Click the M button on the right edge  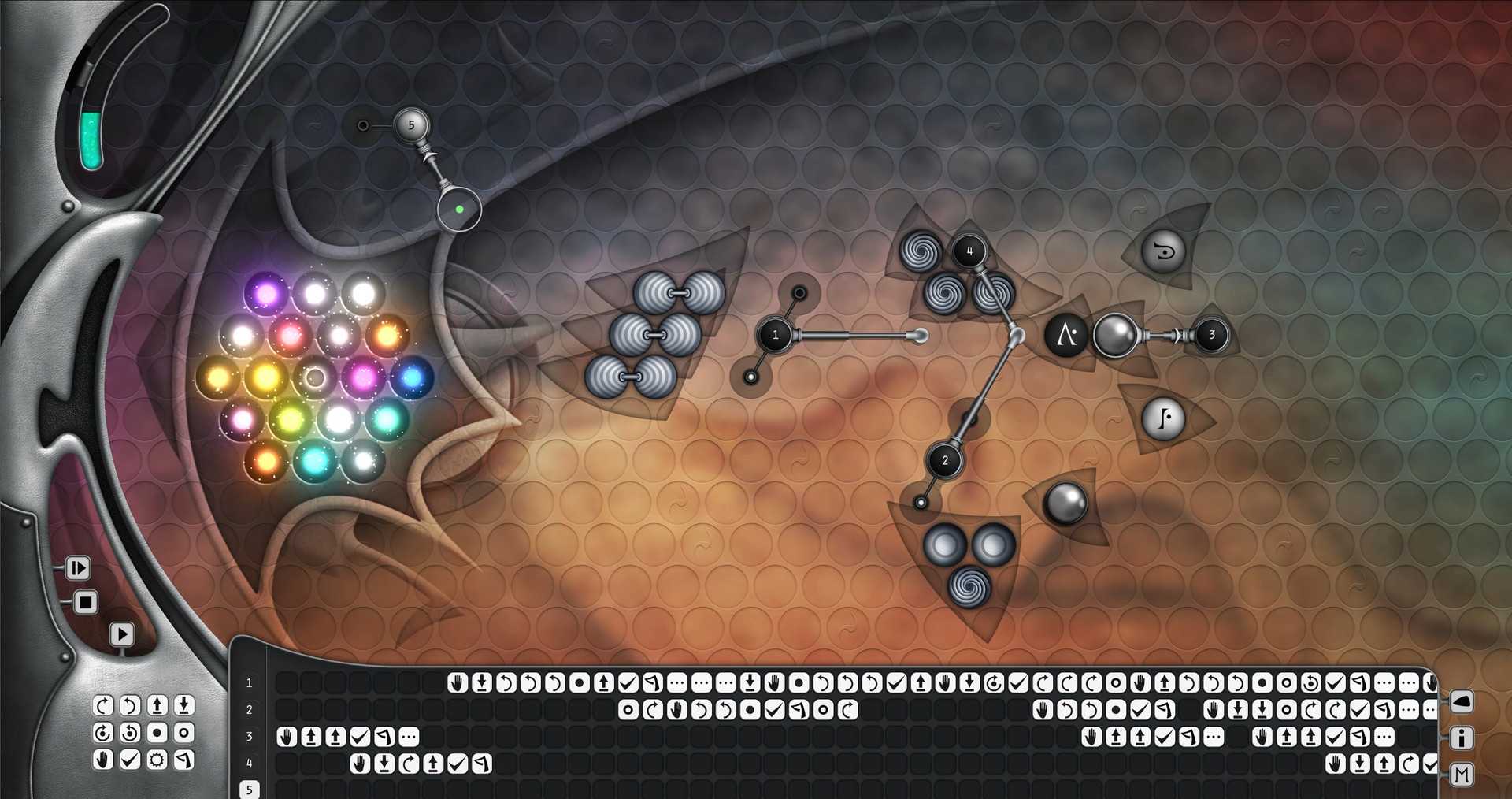click(x=1462, y=775)
